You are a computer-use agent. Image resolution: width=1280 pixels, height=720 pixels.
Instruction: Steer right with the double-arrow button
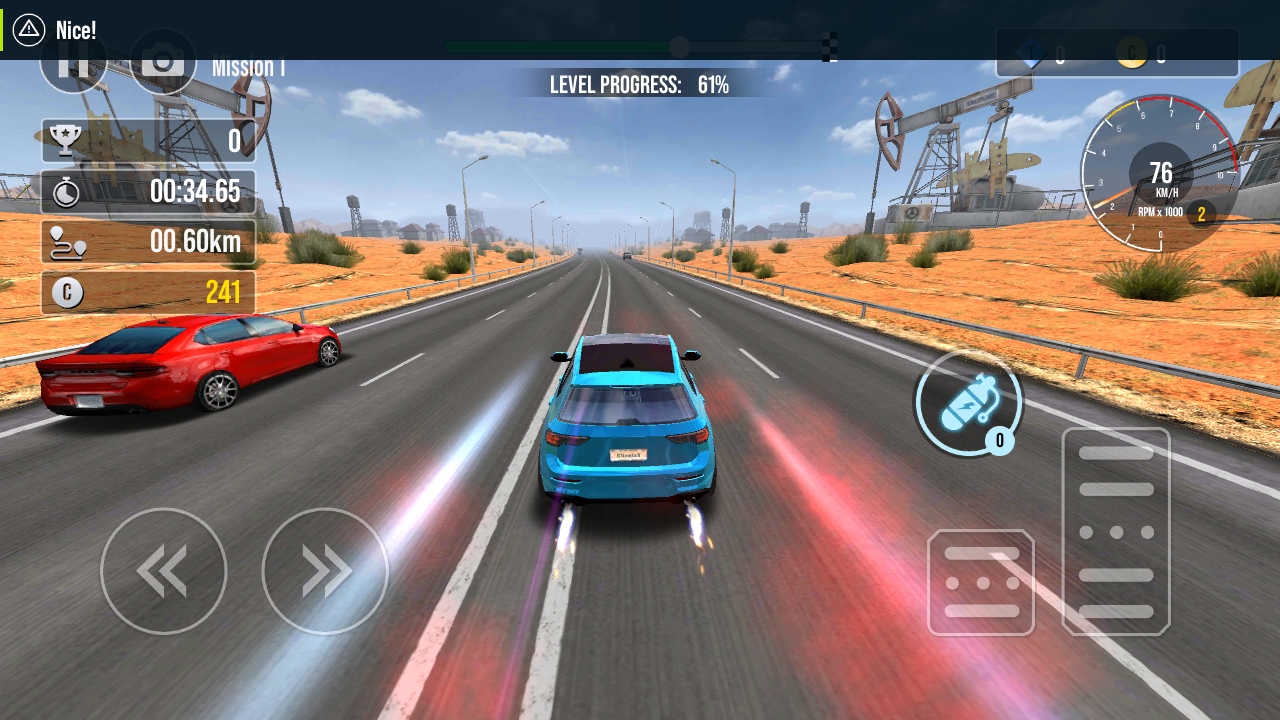tap(325, 571)
